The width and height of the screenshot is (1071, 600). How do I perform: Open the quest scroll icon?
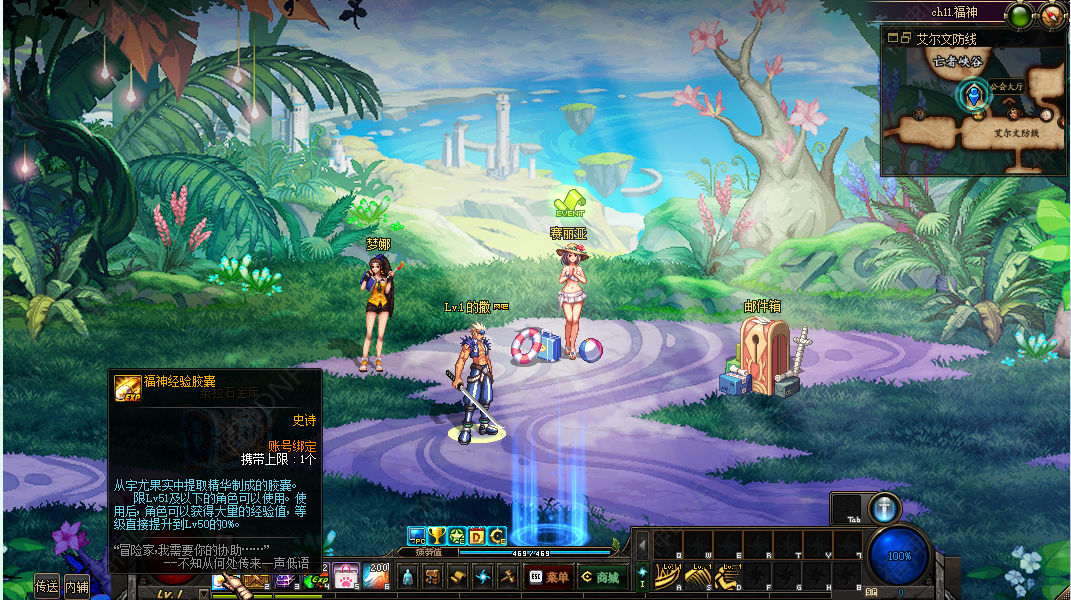tap(457, 577)
